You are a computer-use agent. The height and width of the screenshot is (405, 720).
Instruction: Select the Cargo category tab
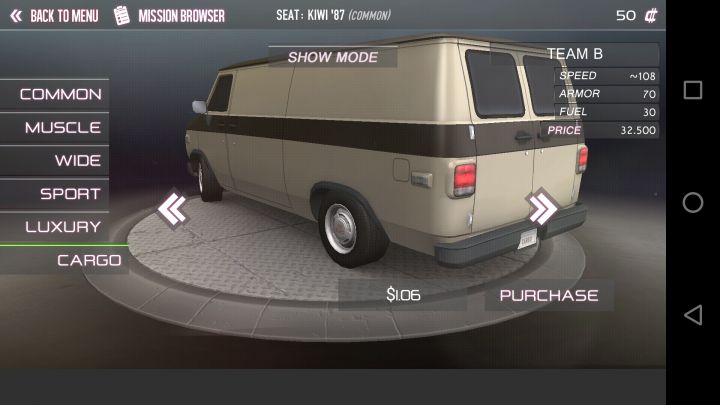[x=89, y=260]
